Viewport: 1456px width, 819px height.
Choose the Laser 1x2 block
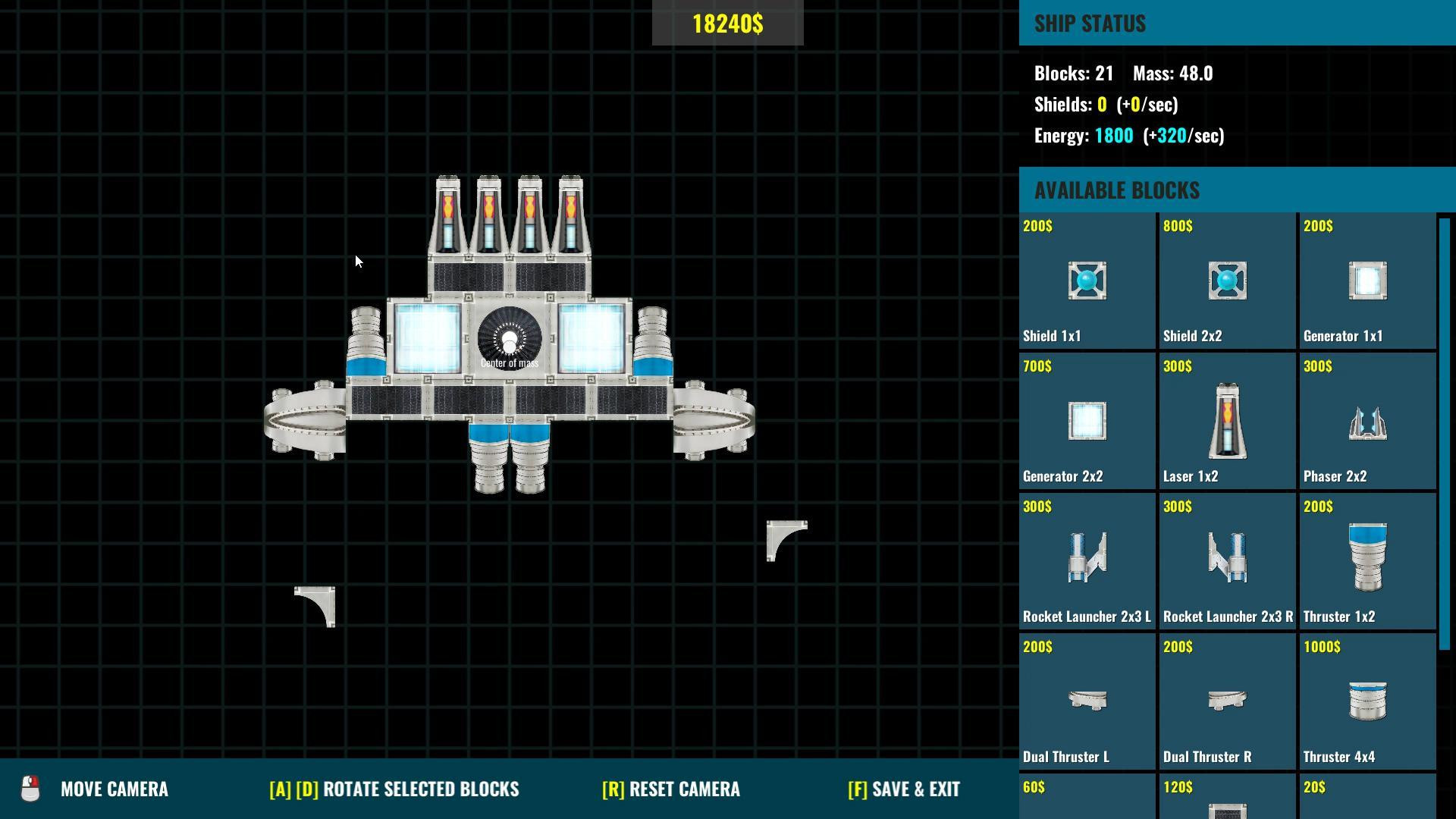1227,421
